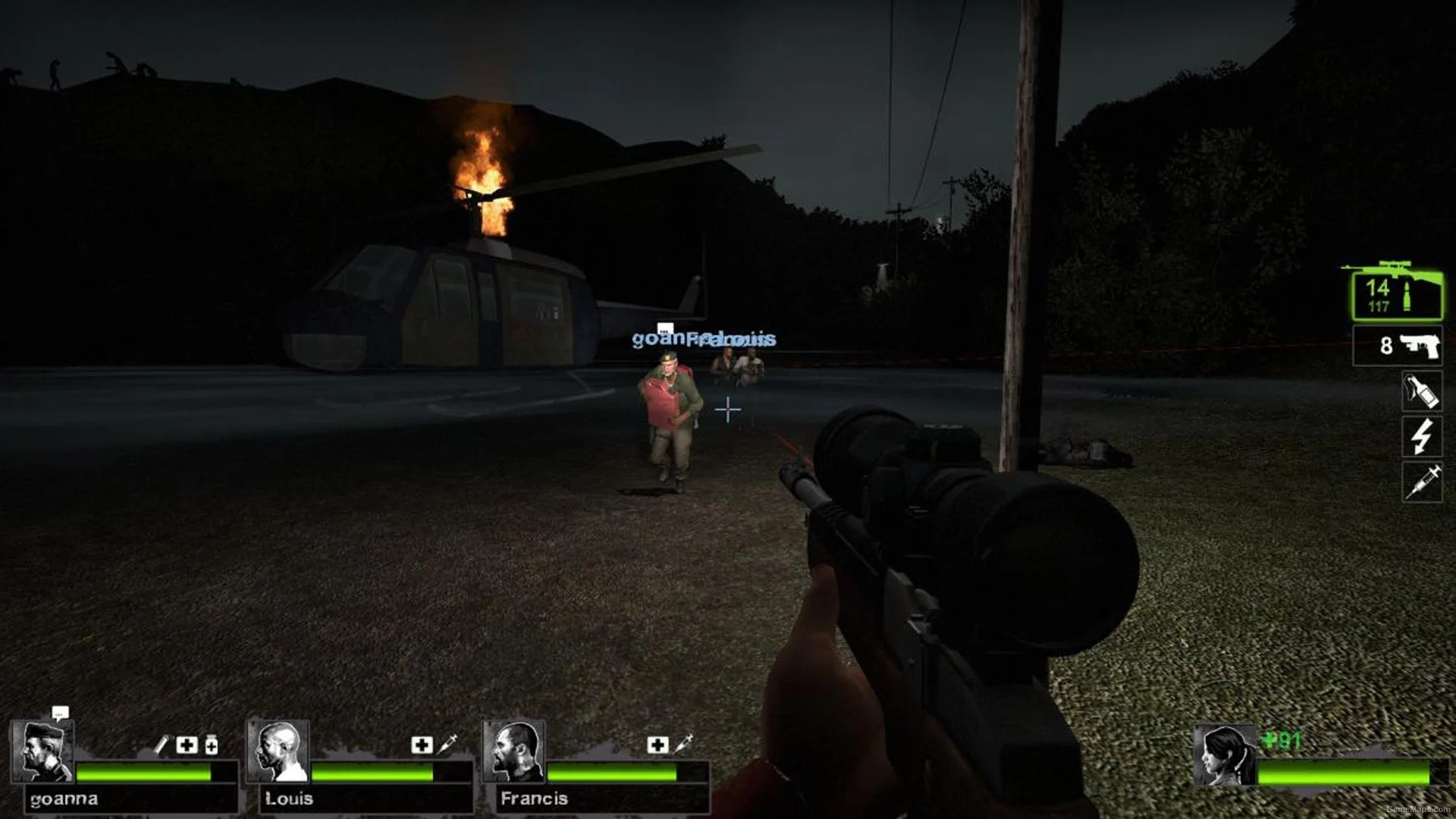Click your own survivor portrait
Viewport: 1456px width, 819px height.
pos(1224,755)
